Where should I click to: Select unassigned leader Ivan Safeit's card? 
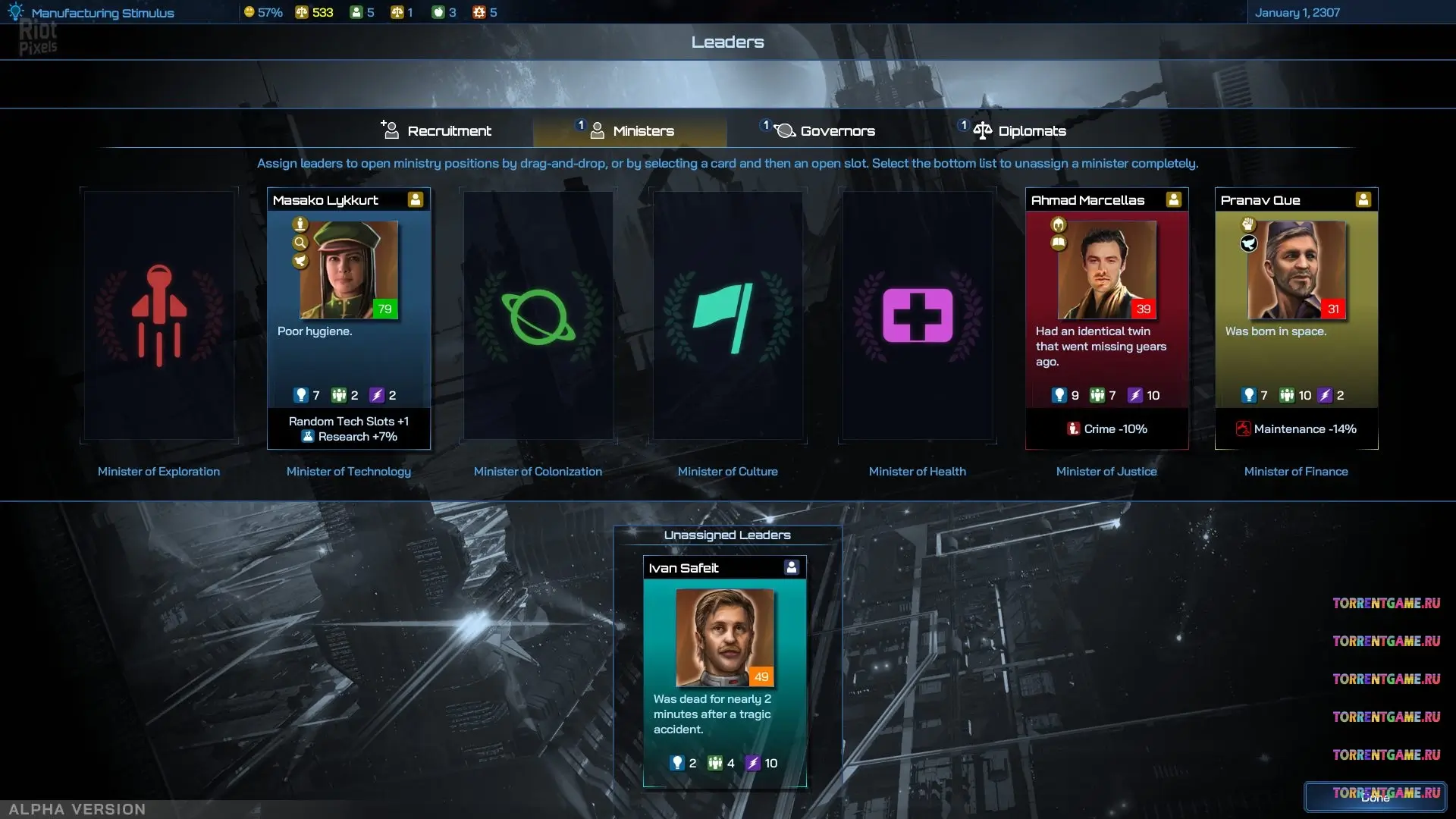point(724,671)
